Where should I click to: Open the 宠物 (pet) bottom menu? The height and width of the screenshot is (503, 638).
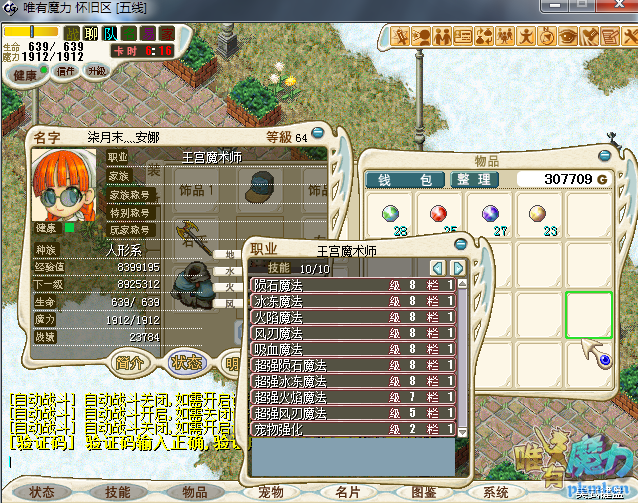pos(270,492)
